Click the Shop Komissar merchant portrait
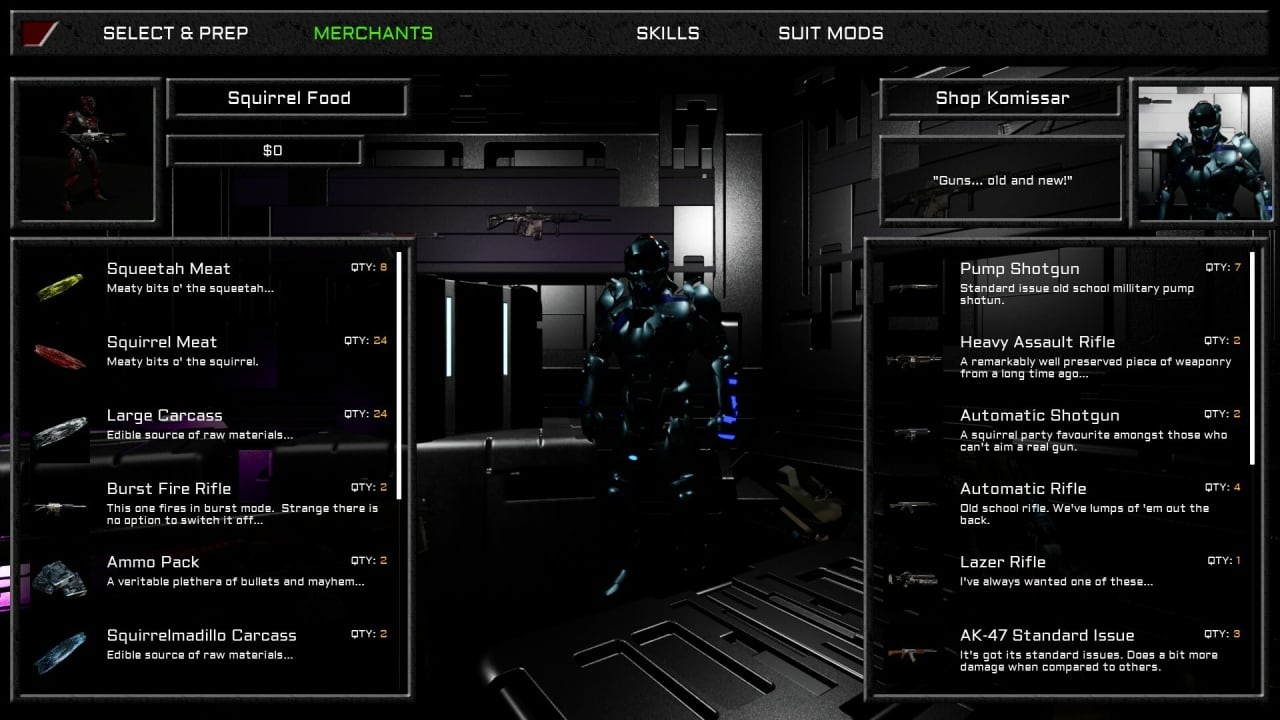This screenshot has height=720, width=1280. point(1203,152)
